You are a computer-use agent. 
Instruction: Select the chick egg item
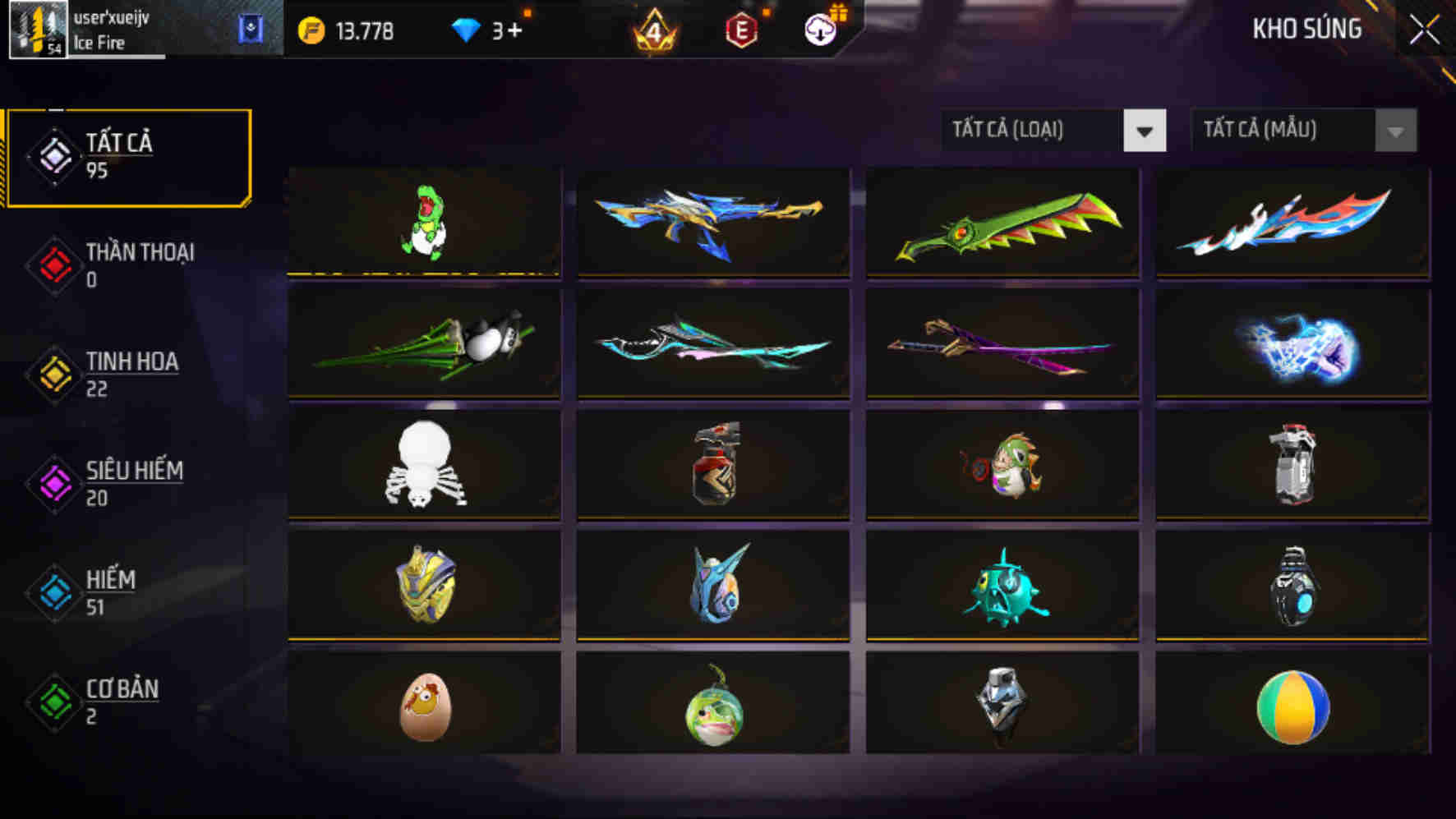(x=424, y=706)
